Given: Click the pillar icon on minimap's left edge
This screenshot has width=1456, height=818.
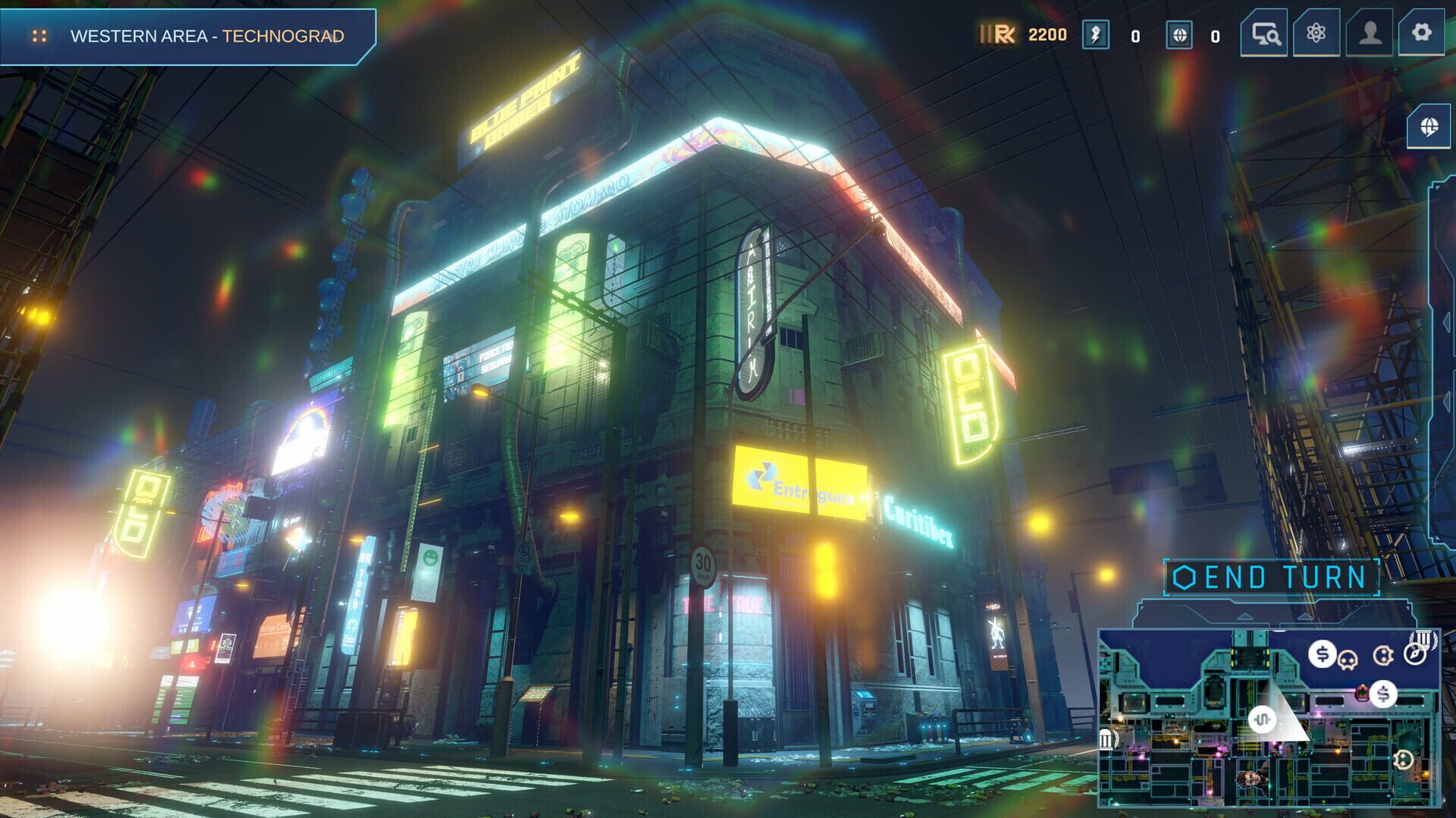Looking at the screenshot, I should click(x=1106, y=738).
